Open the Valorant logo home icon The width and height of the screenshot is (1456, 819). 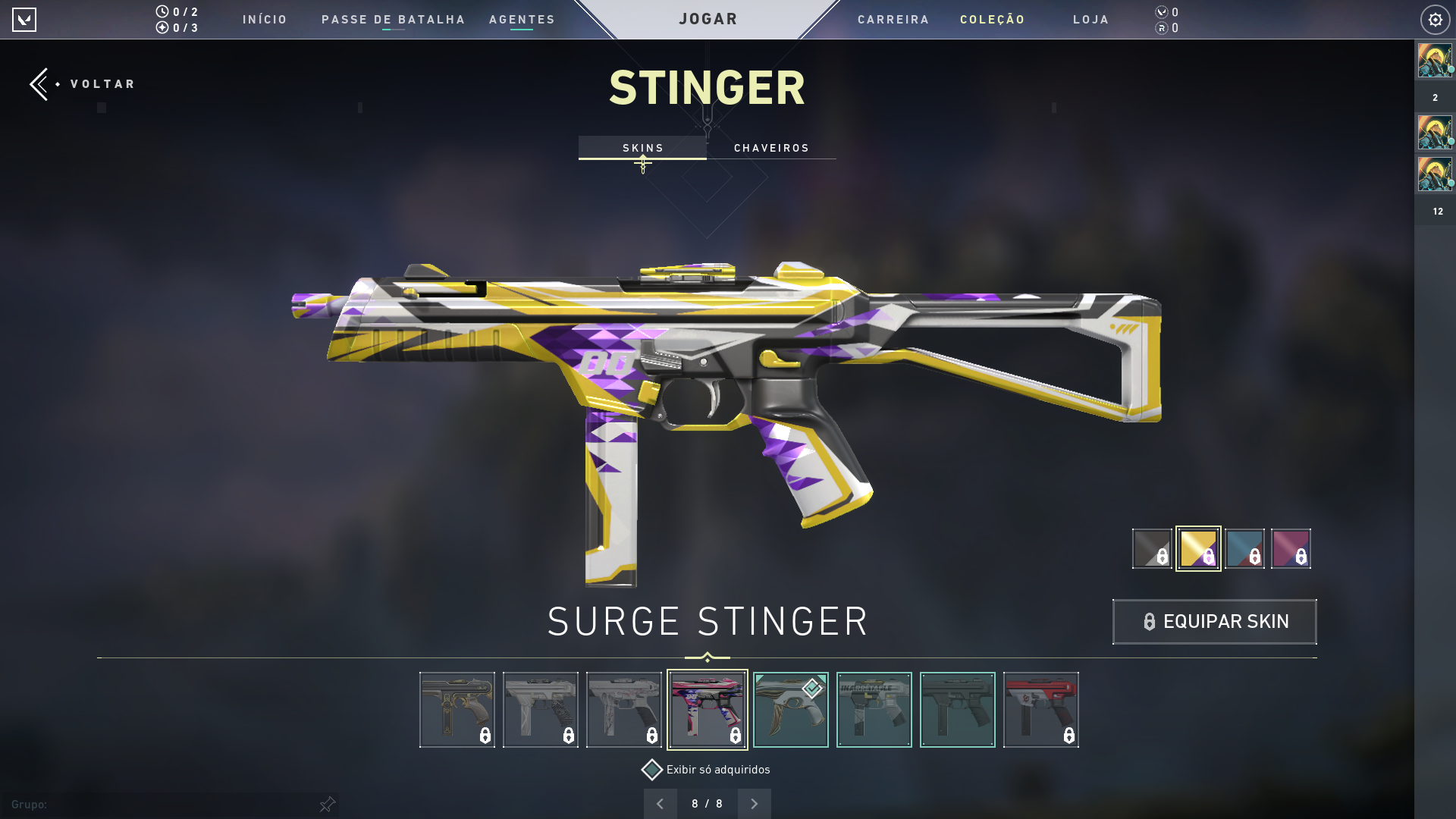point(25,19)
